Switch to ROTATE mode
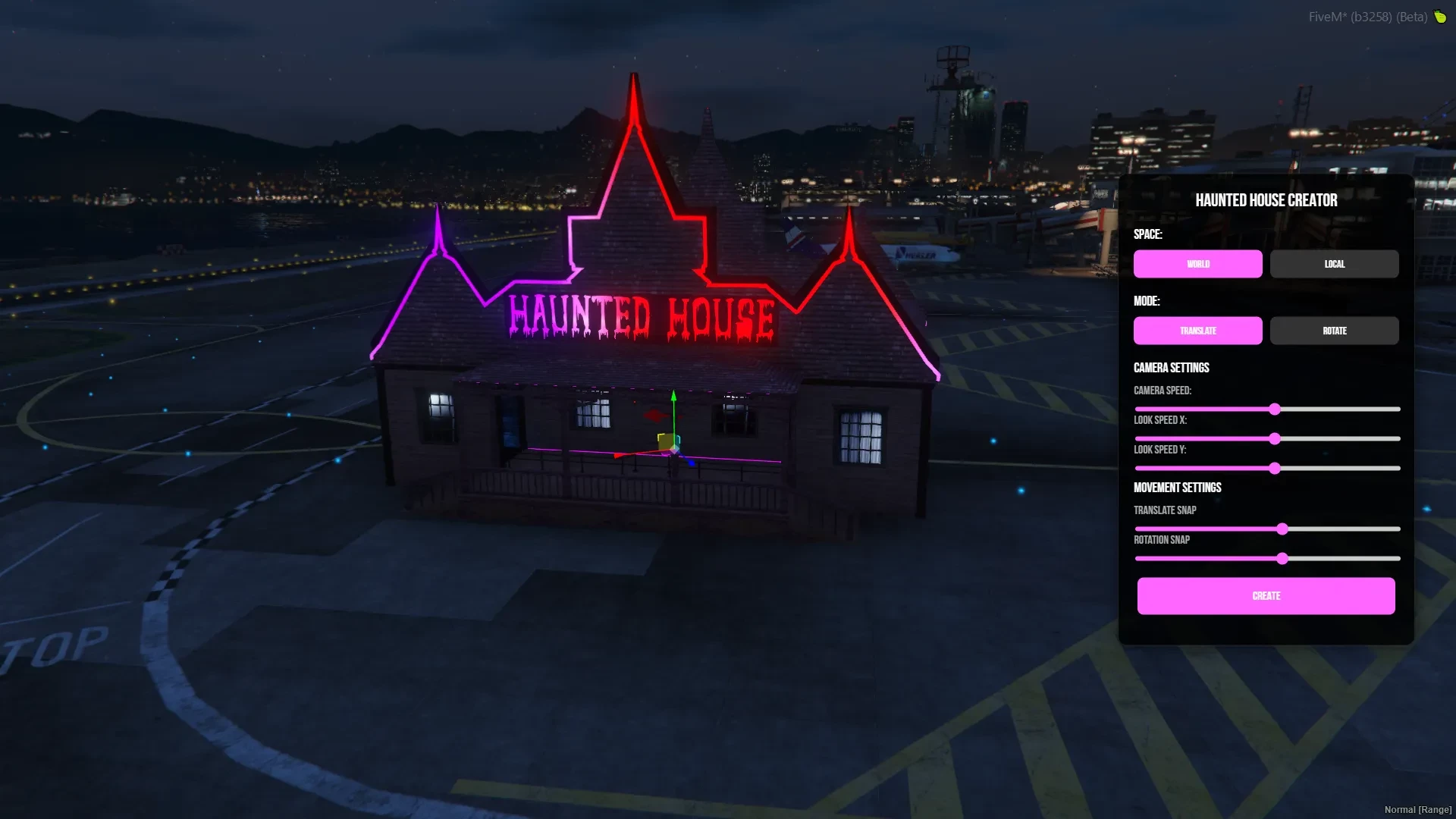The width and height of the screenshot is (1456, 819). pyautogui.click(x=1334, y=331)
